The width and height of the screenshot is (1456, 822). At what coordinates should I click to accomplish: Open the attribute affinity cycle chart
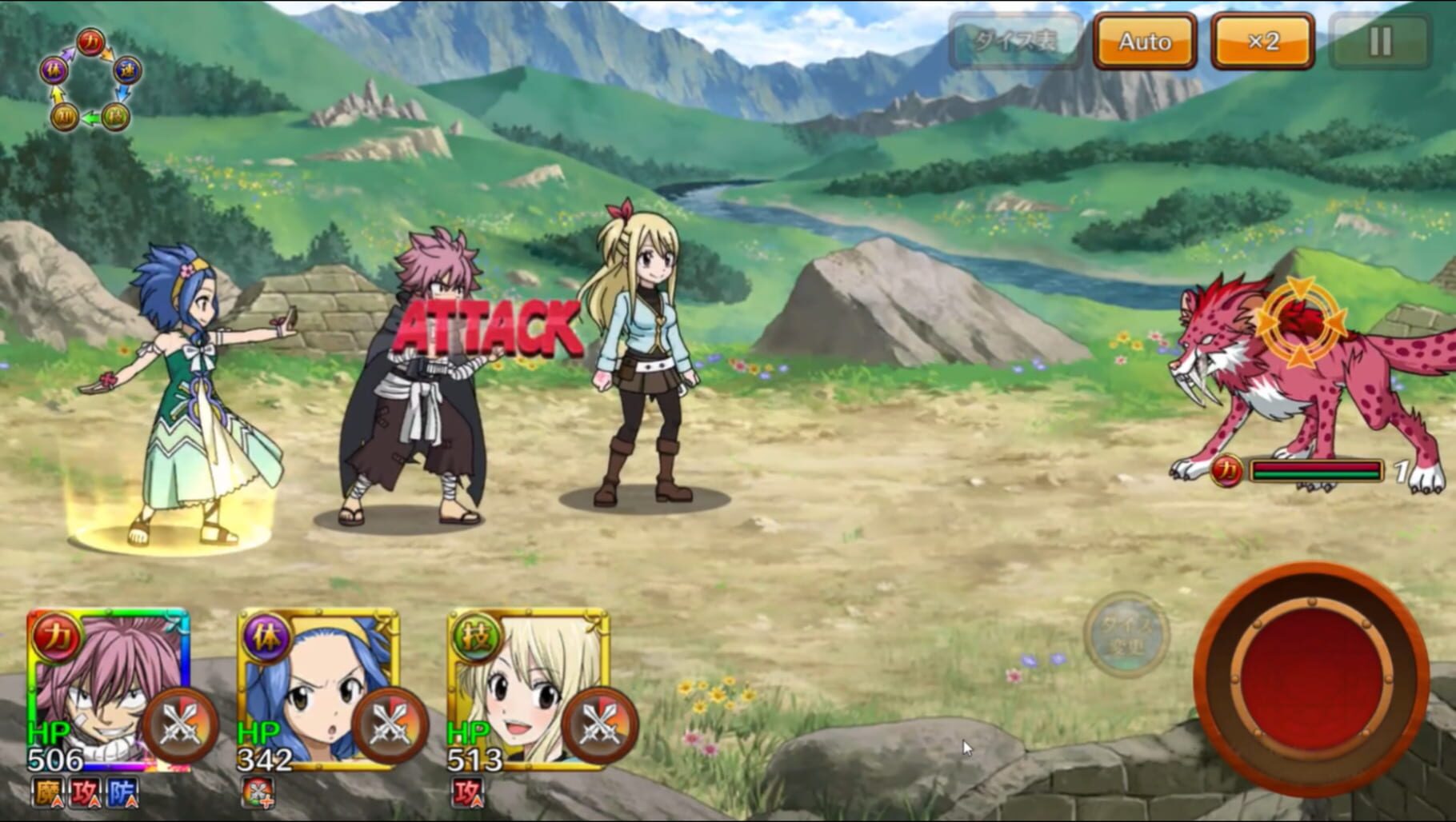coord(90,81)
